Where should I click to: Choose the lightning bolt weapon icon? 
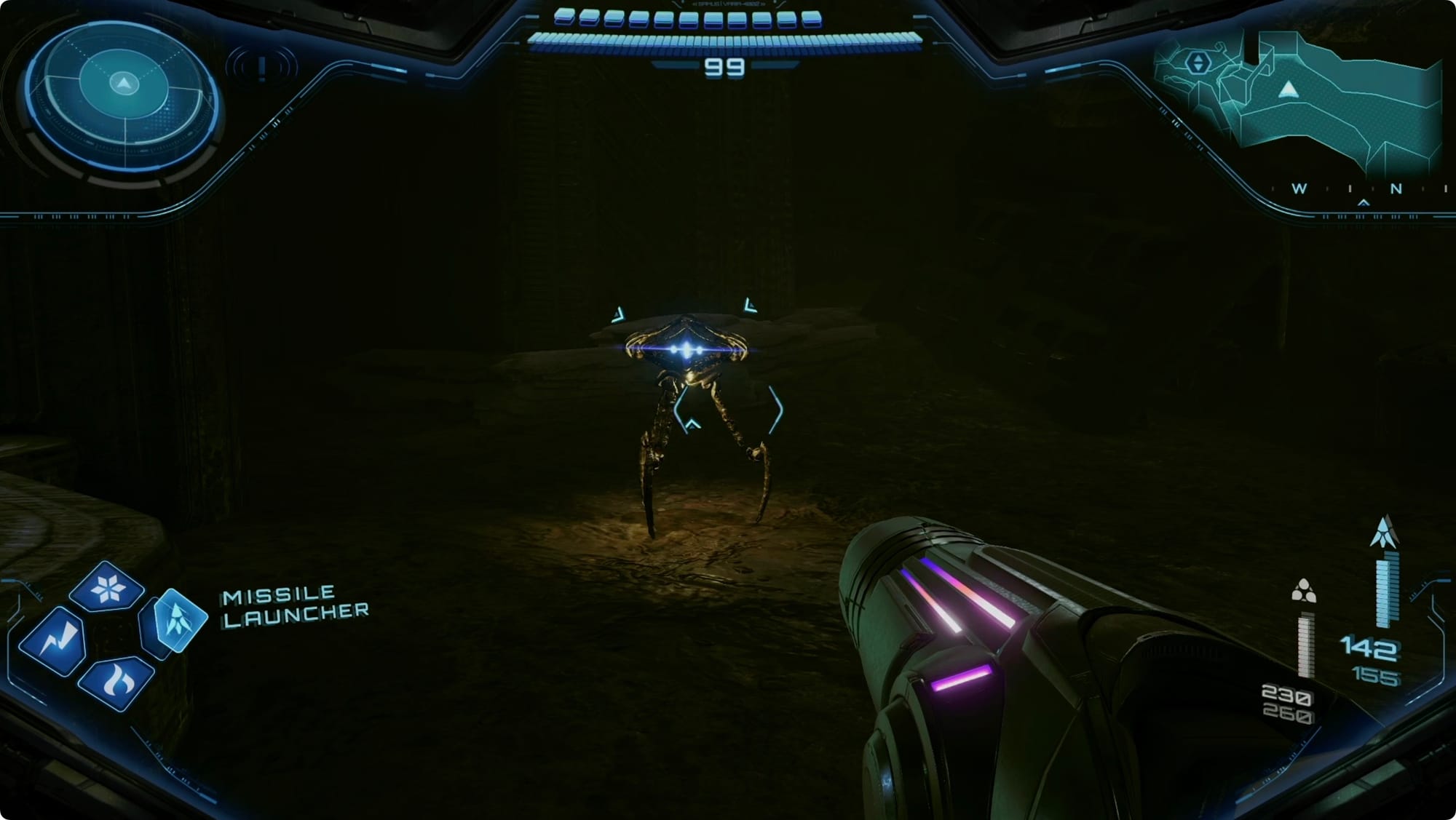[52, 641]
